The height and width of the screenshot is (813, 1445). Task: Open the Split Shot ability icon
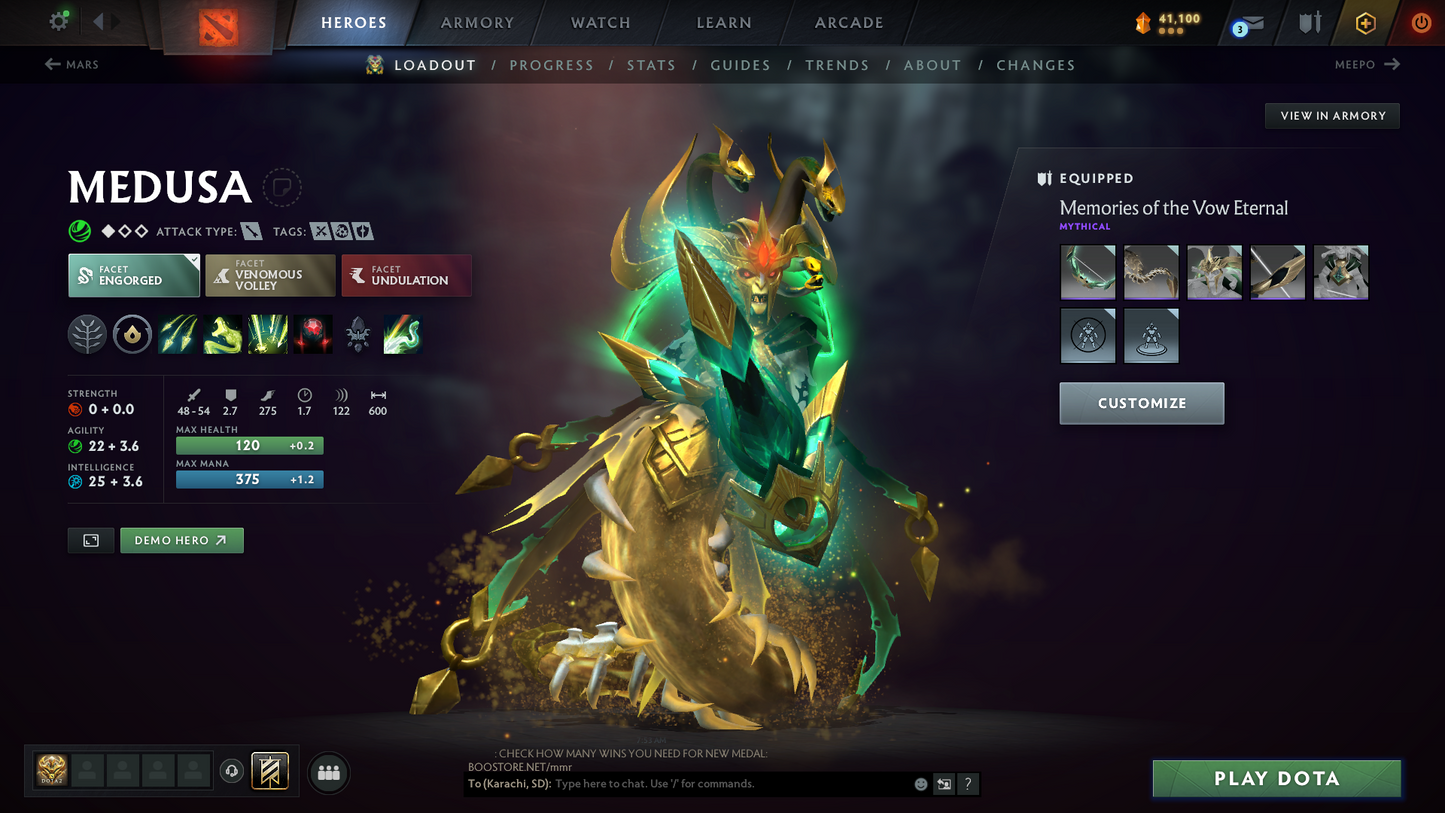coord(177,334)
